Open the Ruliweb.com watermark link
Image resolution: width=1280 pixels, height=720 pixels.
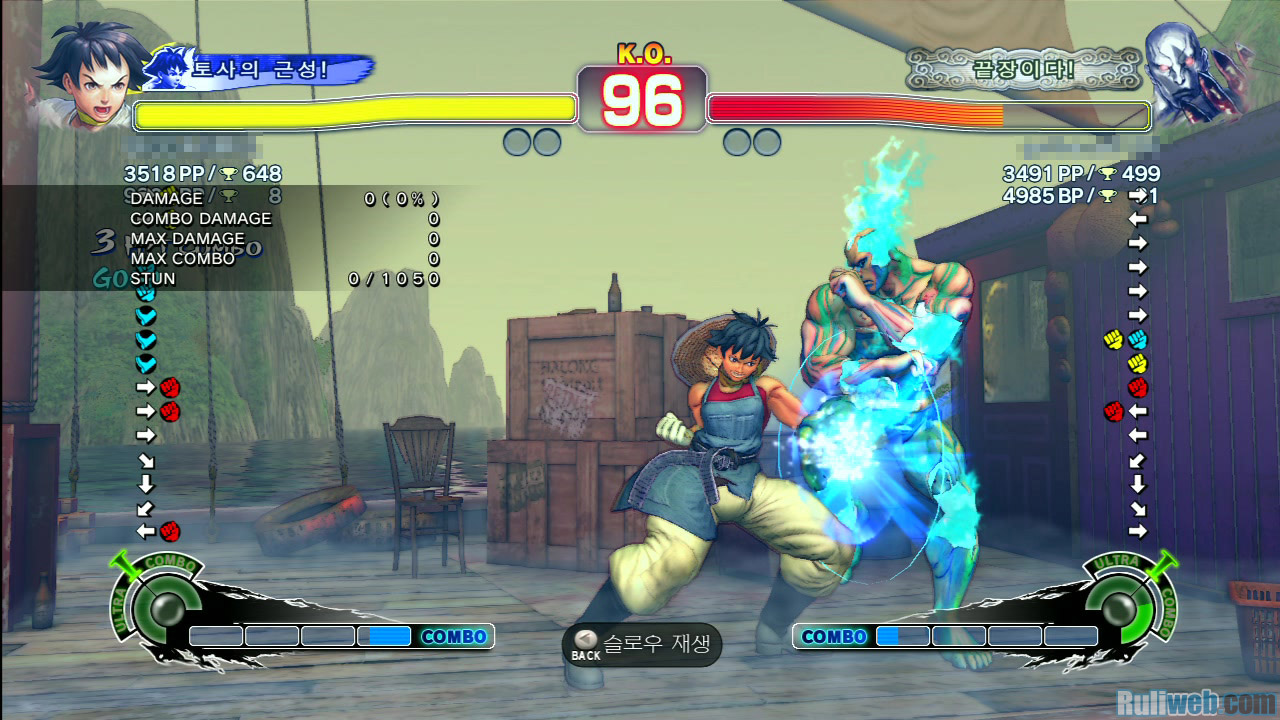pos(1195,702)
